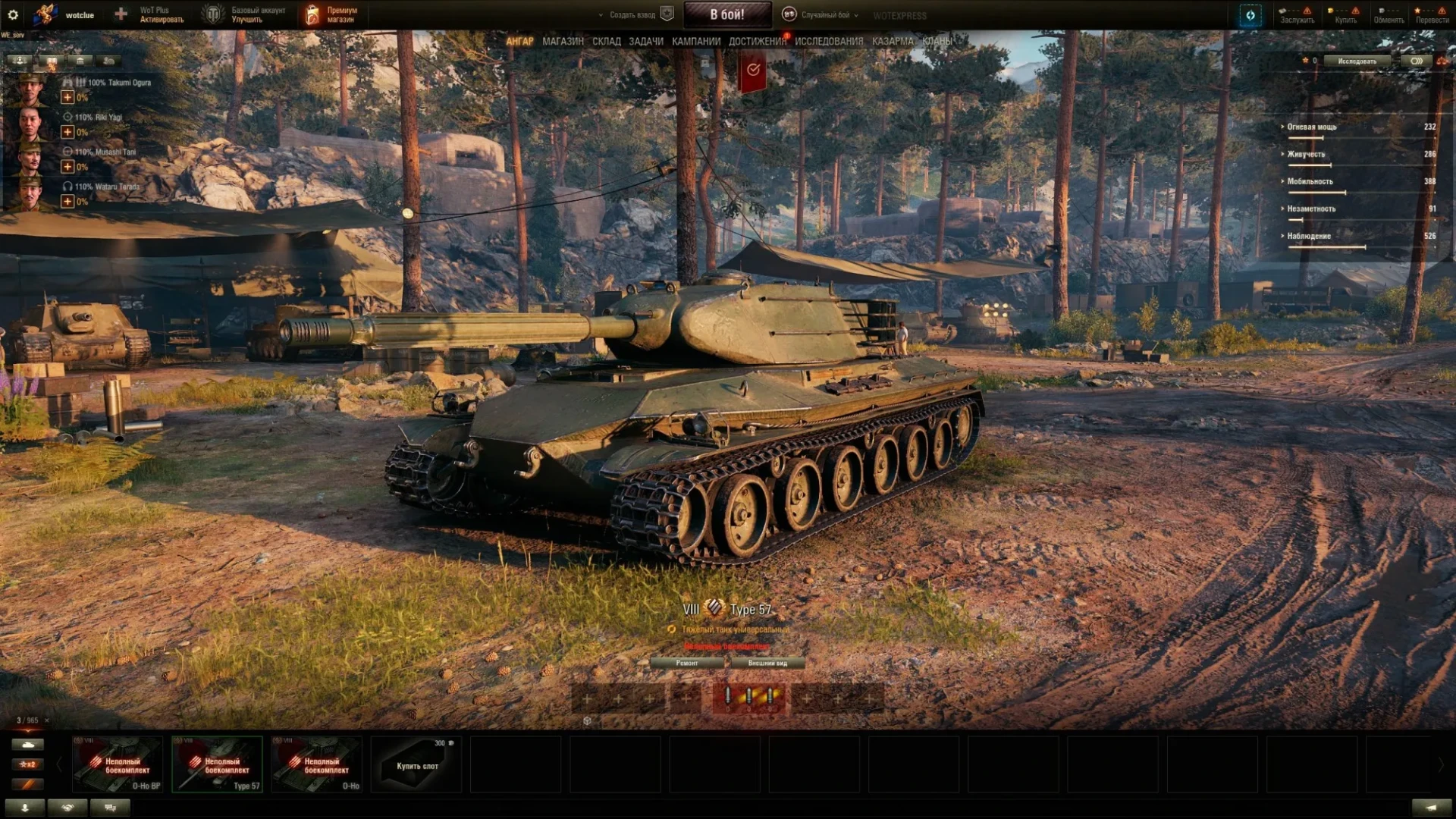Open the ИССЛЕДОВАНИЯ tab
Screen dimensions: 1456x819
(x=828, y=42)
